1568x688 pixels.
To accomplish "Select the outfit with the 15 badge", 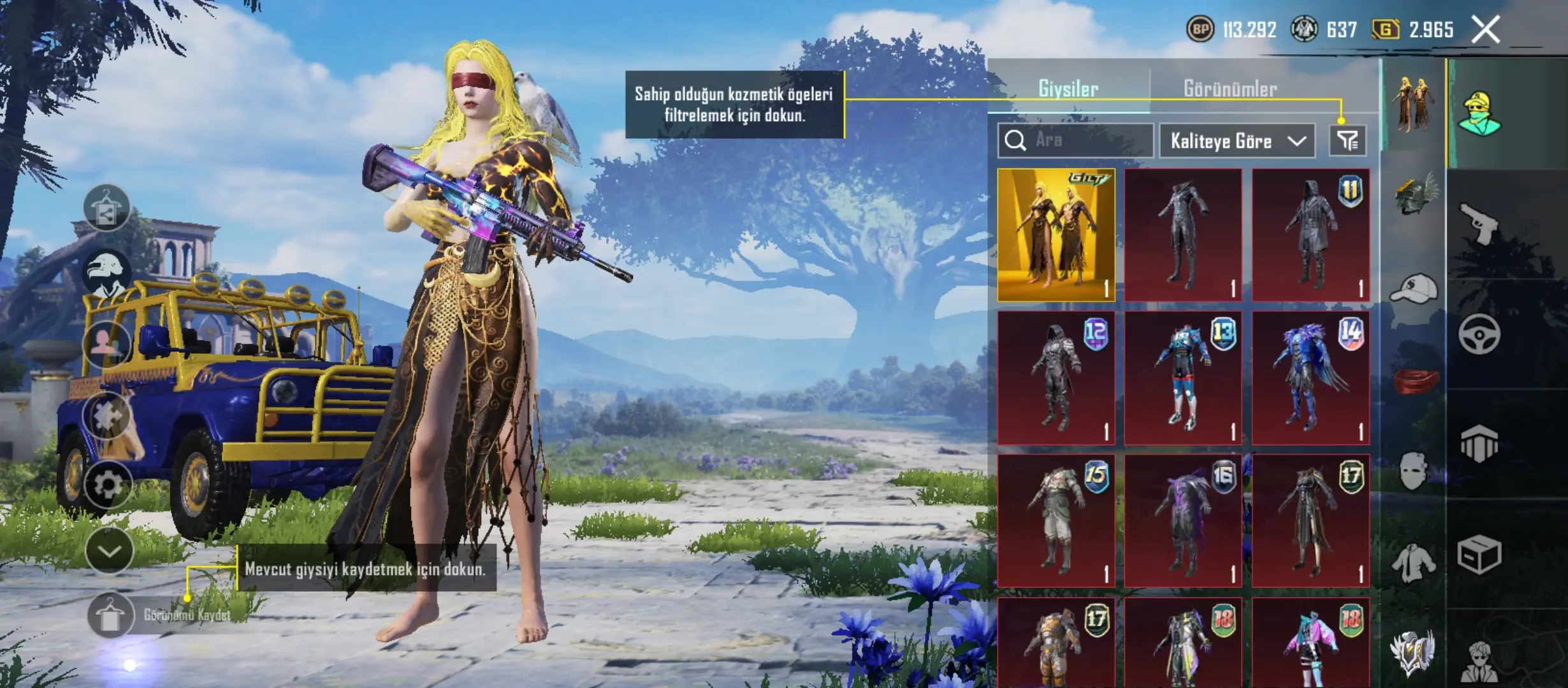I will click(x=1056, y=520).
